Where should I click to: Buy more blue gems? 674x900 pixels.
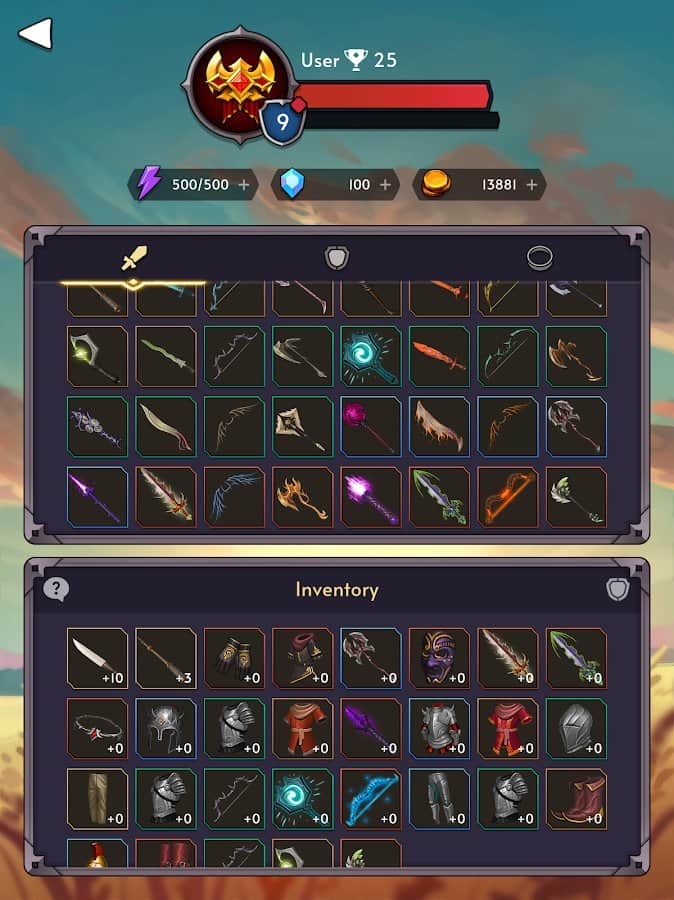(385, 184)
